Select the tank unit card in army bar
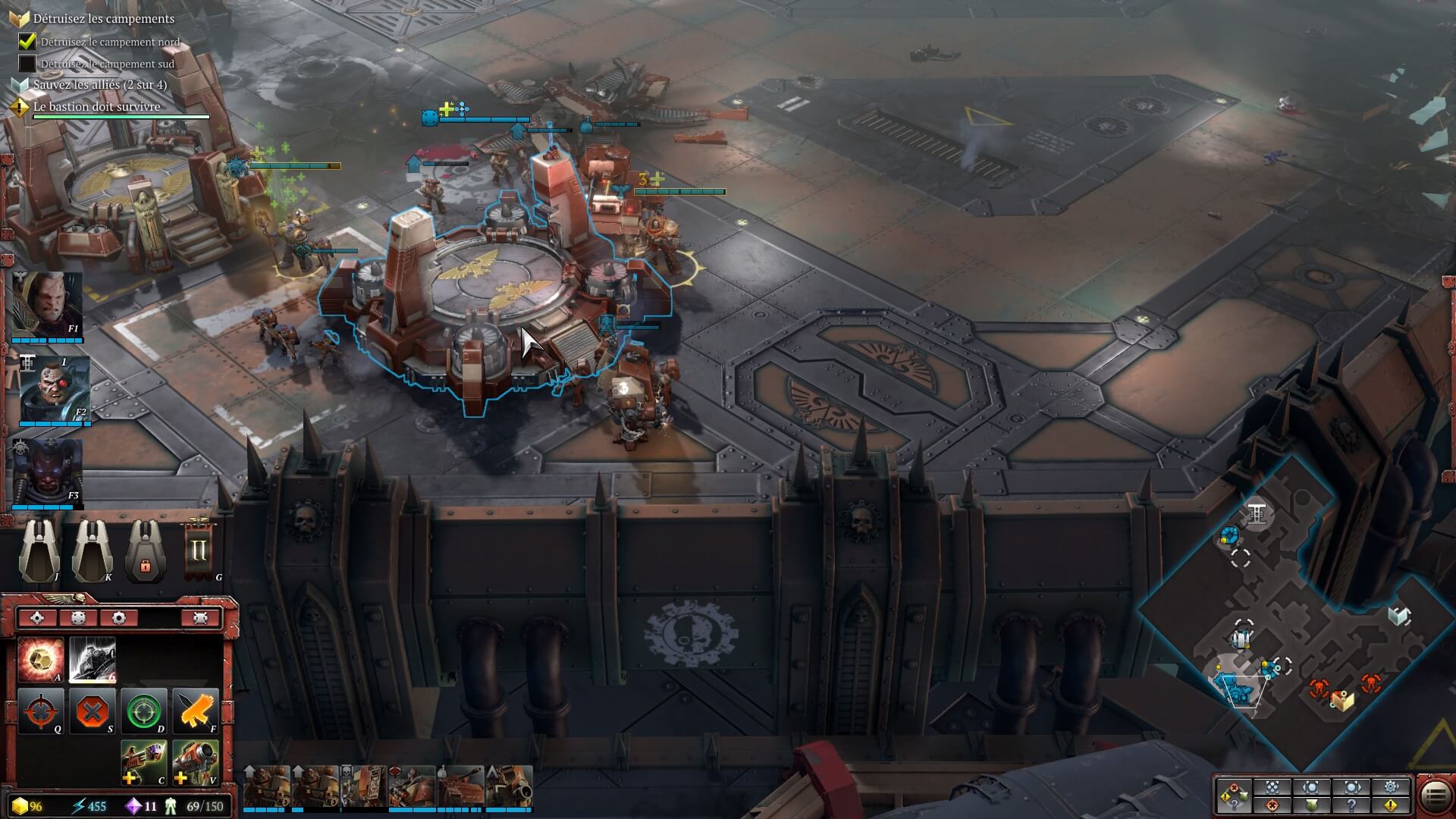This screenshot has width=1456, height=819. (x=463, y=786)
